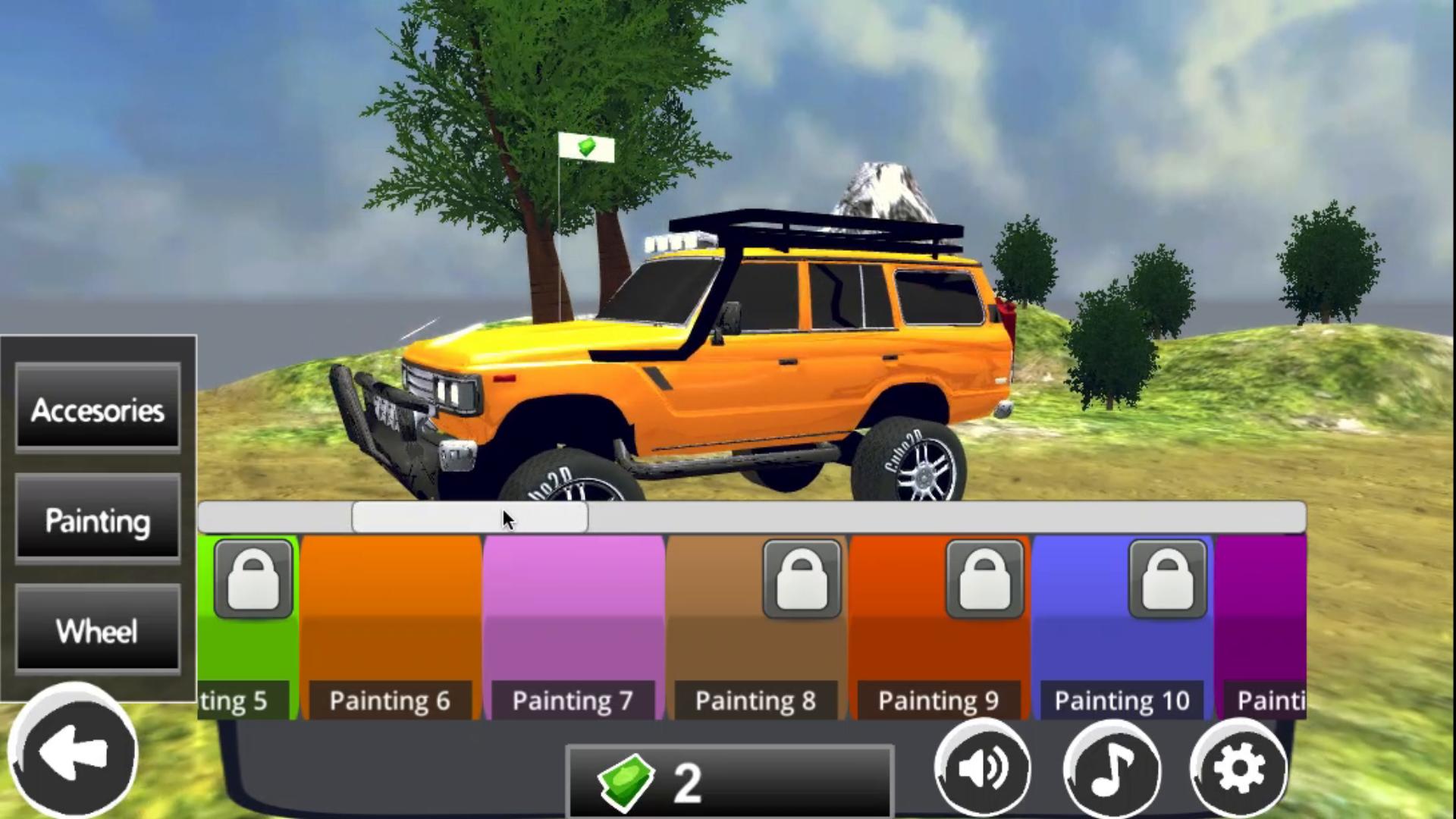
Task: Unlock Painting 9 by clicking its padlock
Action: pos(986,579)
